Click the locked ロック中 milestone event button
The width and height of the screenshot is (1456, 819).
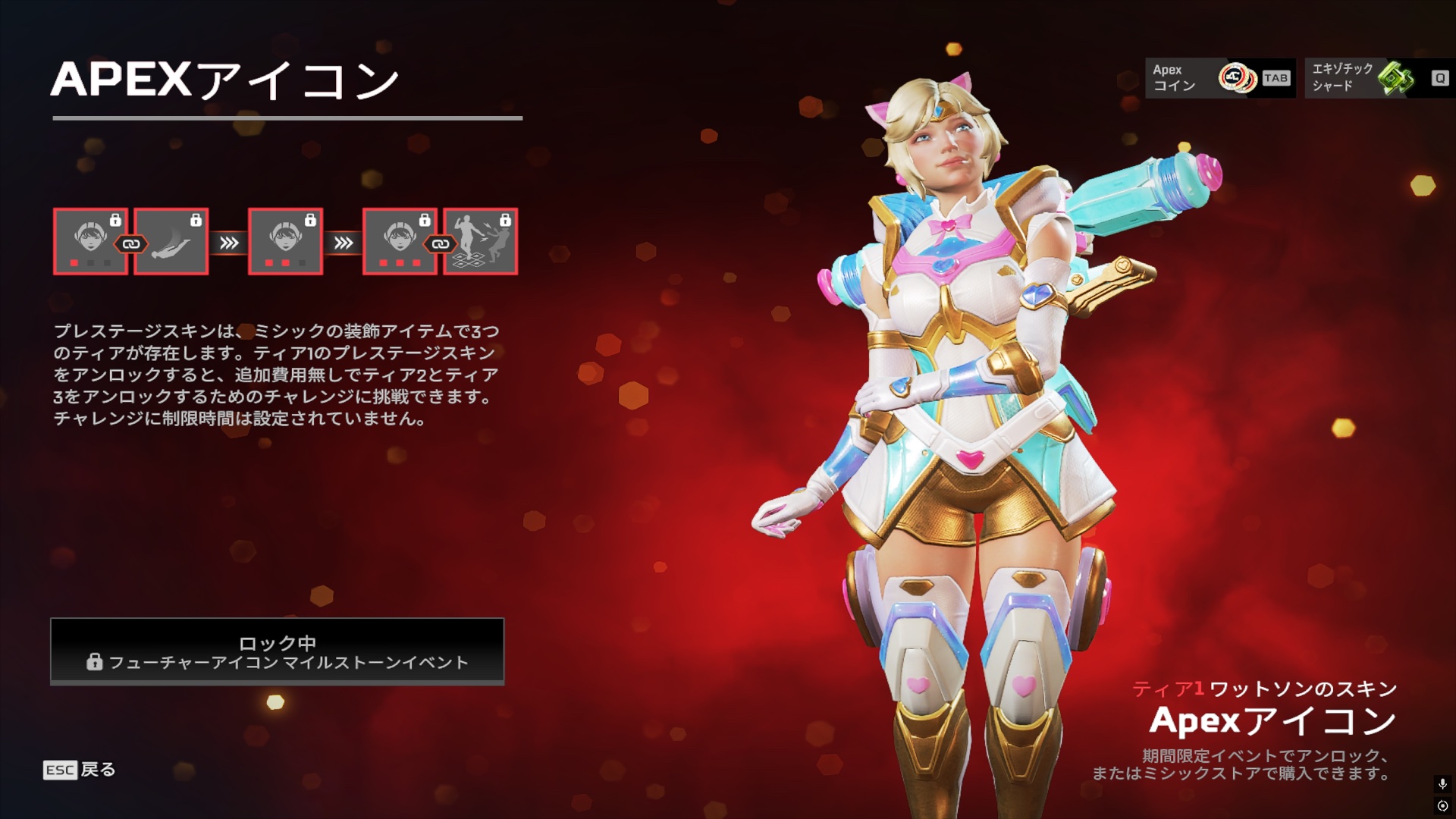coord(278,651)
